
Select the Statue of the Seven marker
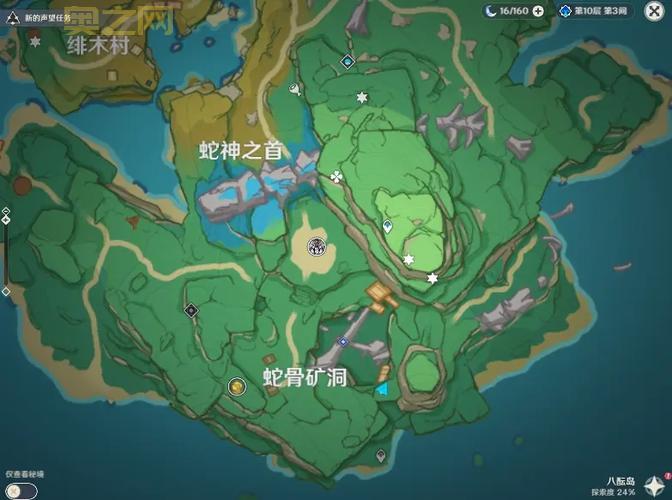[318, 244]
